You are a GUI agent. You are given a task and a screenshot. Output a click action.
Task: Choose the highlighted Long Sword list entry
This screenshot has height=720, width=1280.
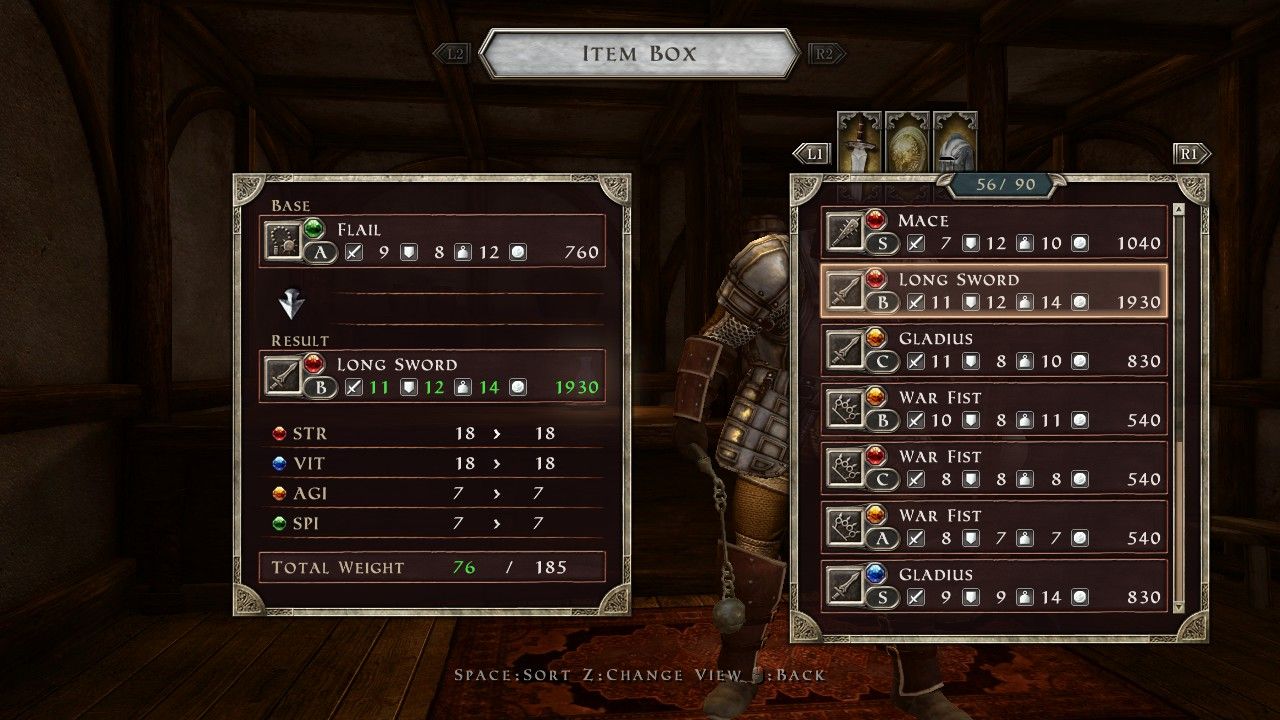[x=994, y=291]
